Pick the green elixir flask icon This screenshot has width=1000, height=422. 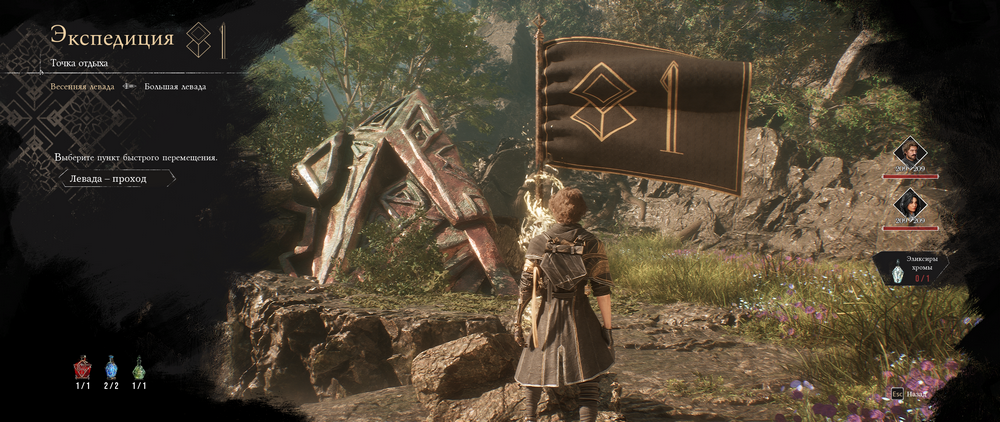point(139,368)
